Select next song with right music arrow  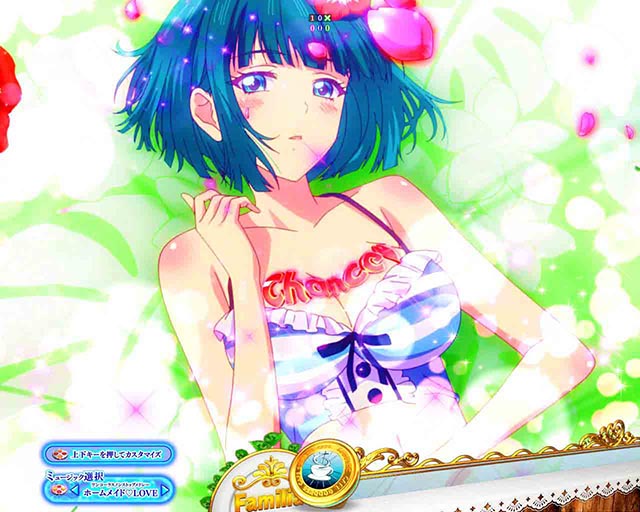coord(165,492)
